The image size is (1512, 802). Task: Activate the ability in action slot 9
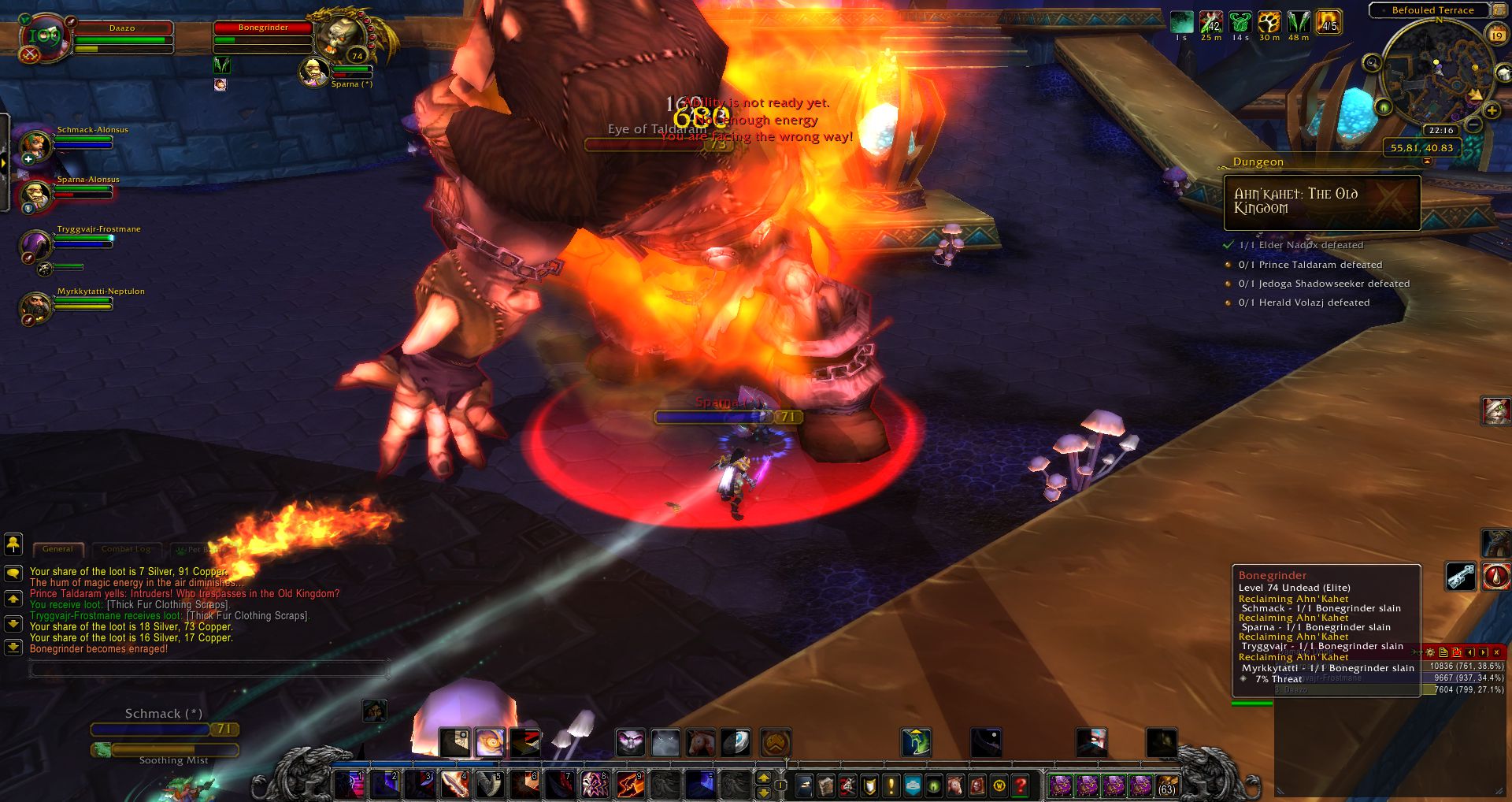(629, 785)
